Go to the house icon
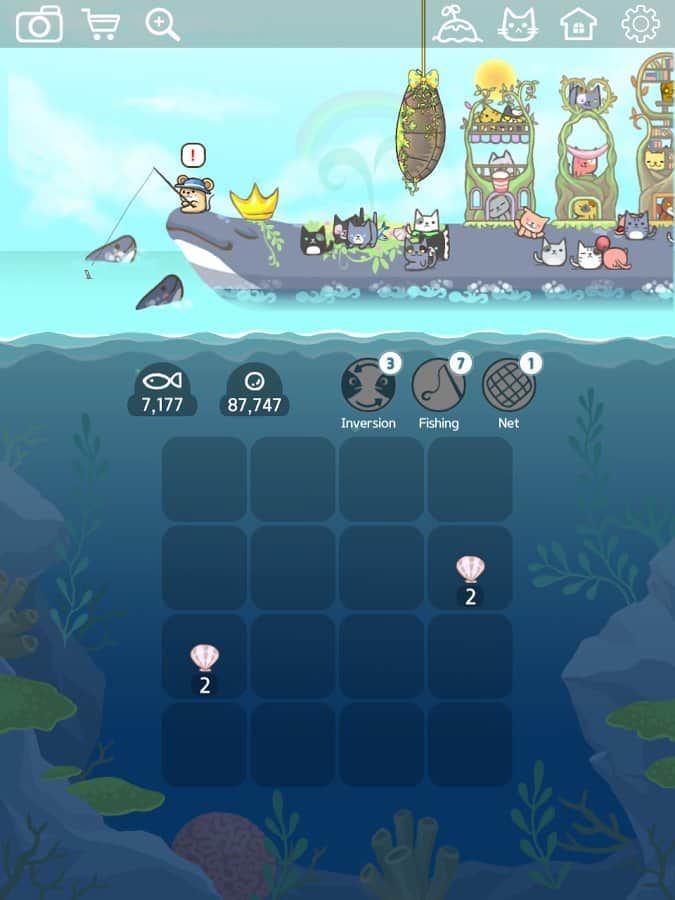675x900 pixels. tap(578, 24)
